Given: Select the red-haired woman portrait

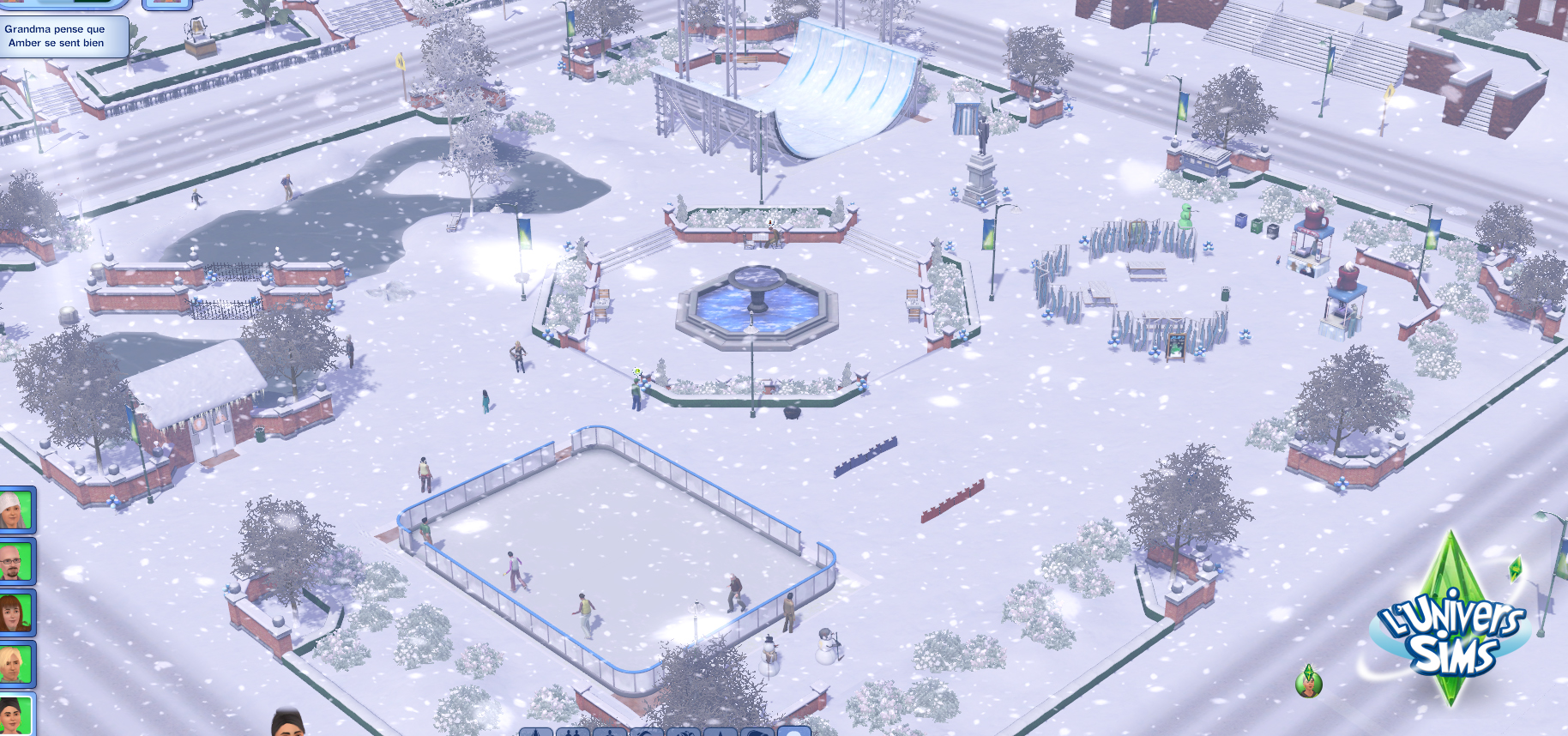Looking at the screenshot, I should coord(16,613).
